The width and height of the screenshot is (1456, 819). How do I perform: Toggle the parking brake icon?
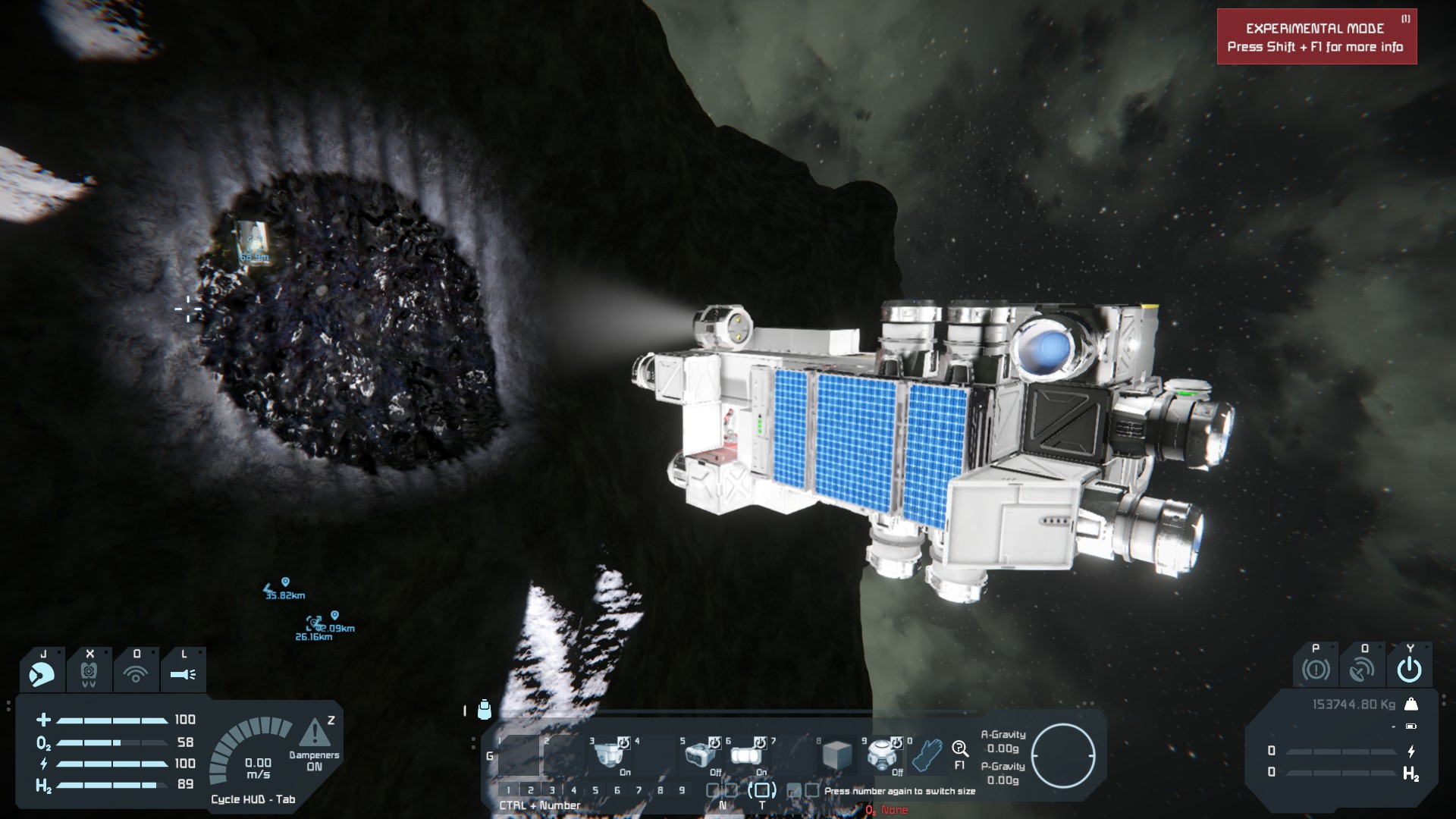tap(1316, 669)
